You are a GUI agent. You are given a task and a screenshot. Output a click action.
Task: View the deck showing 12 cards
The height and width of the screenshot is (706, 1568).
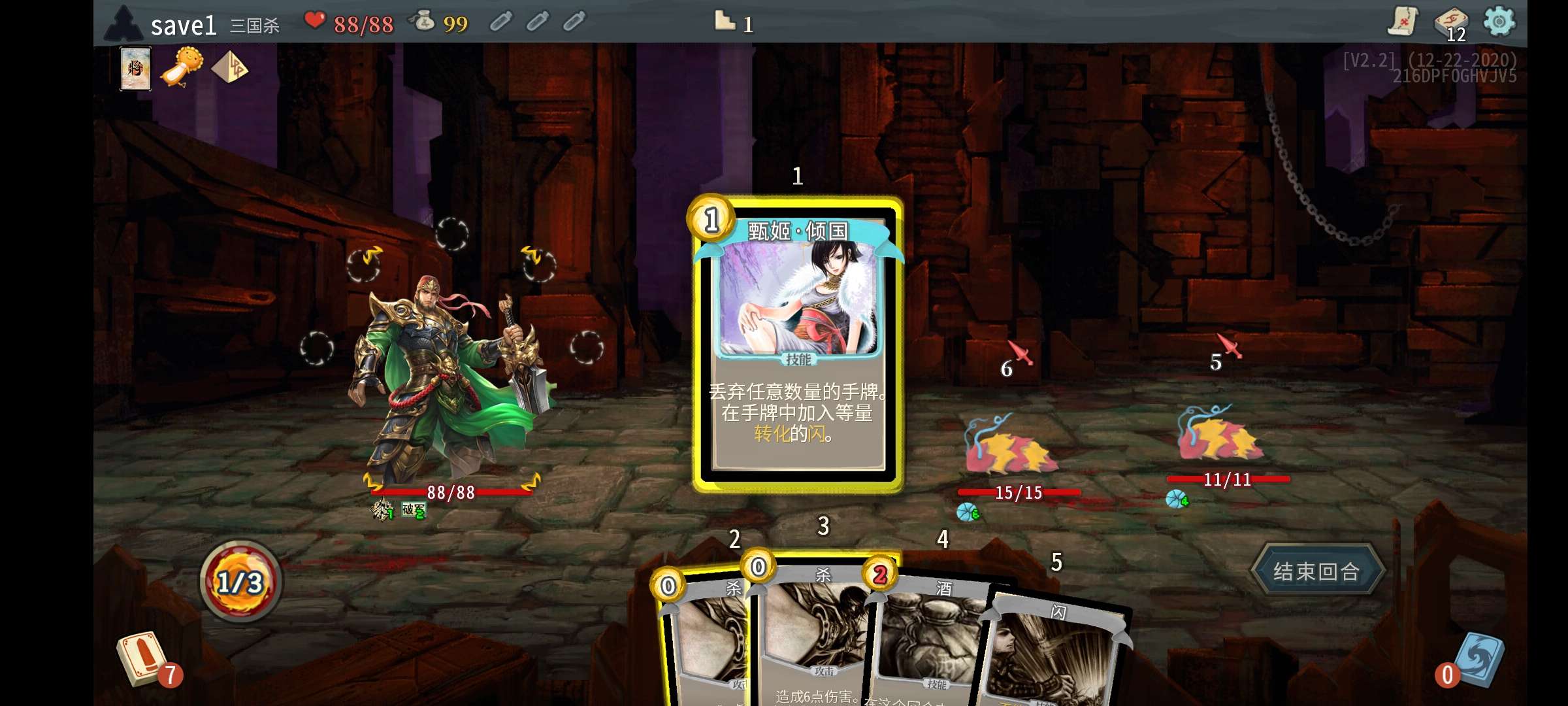tap(1450, 24)
